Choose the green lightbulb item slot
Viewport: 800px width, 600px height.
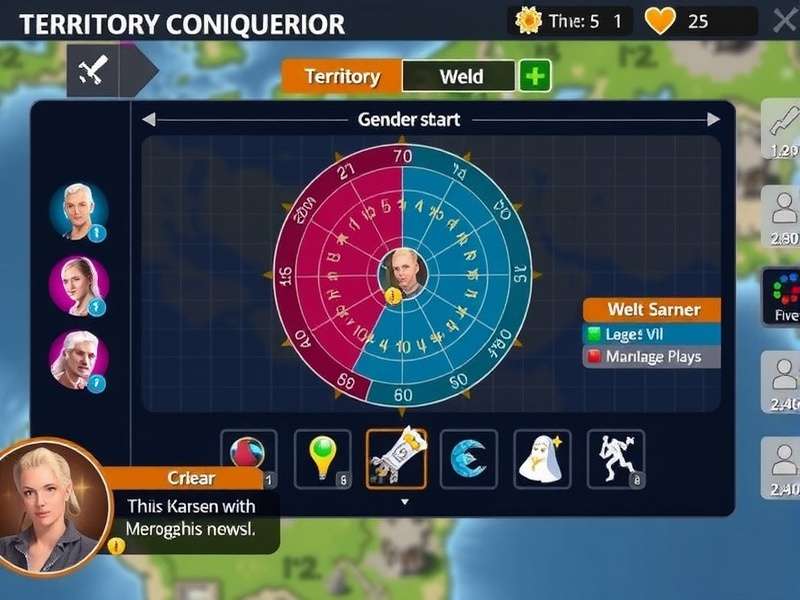click(x=323, y=459)
